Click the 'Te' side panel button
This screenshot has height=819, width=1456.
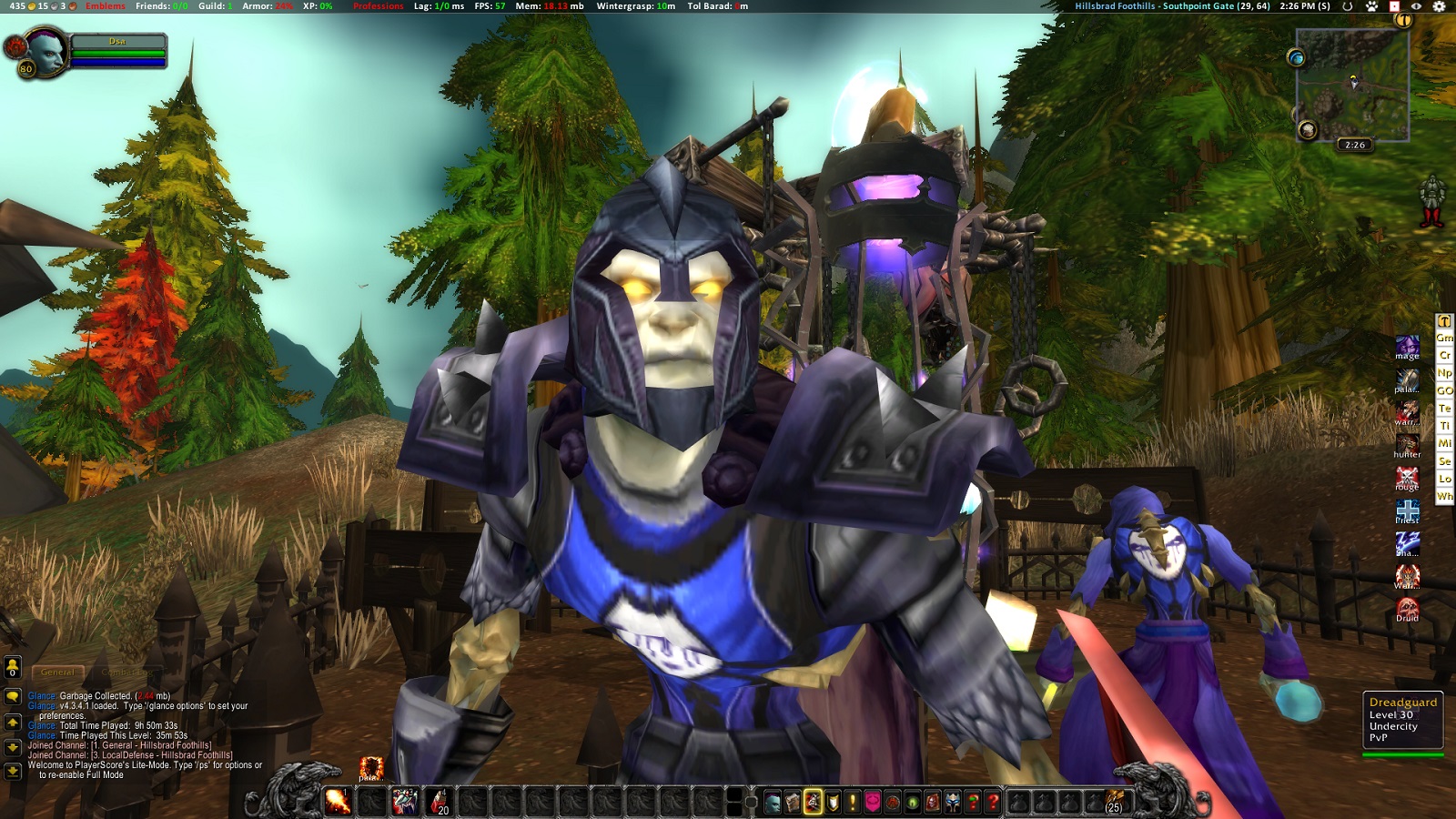[x=1444, y=409]
